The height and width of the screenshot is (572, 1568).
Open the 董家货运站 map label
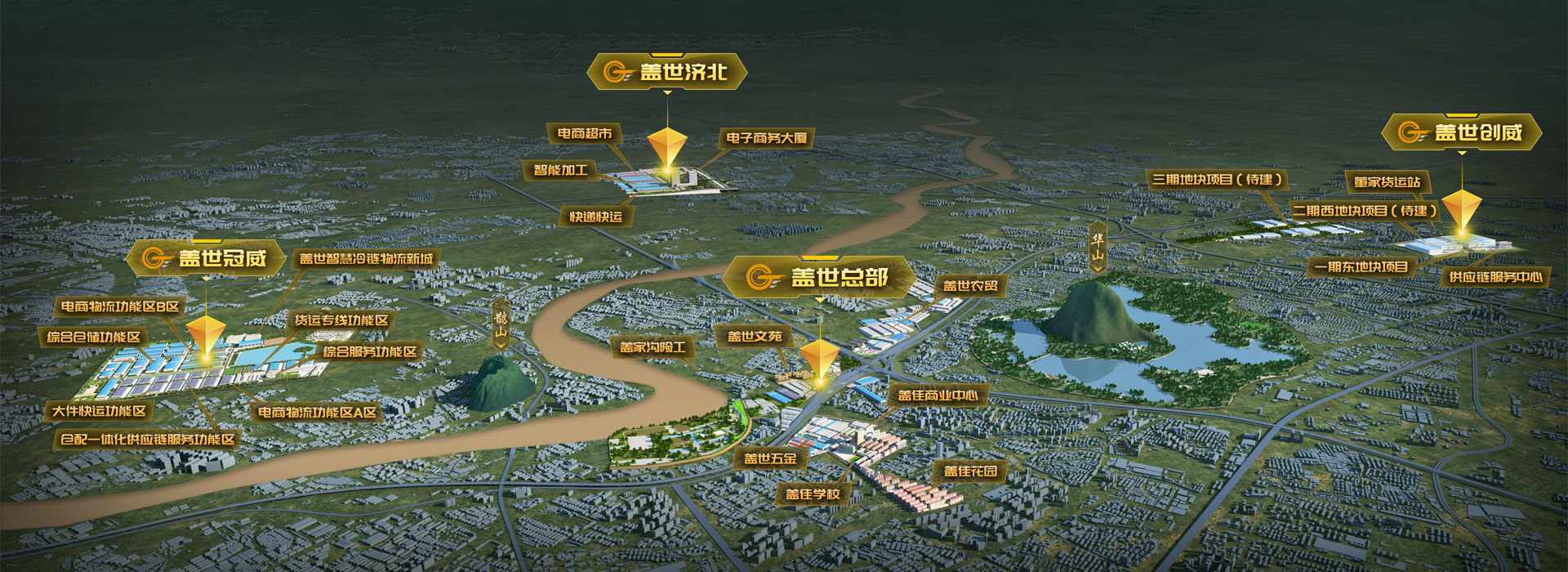[x=1387, y=182]
